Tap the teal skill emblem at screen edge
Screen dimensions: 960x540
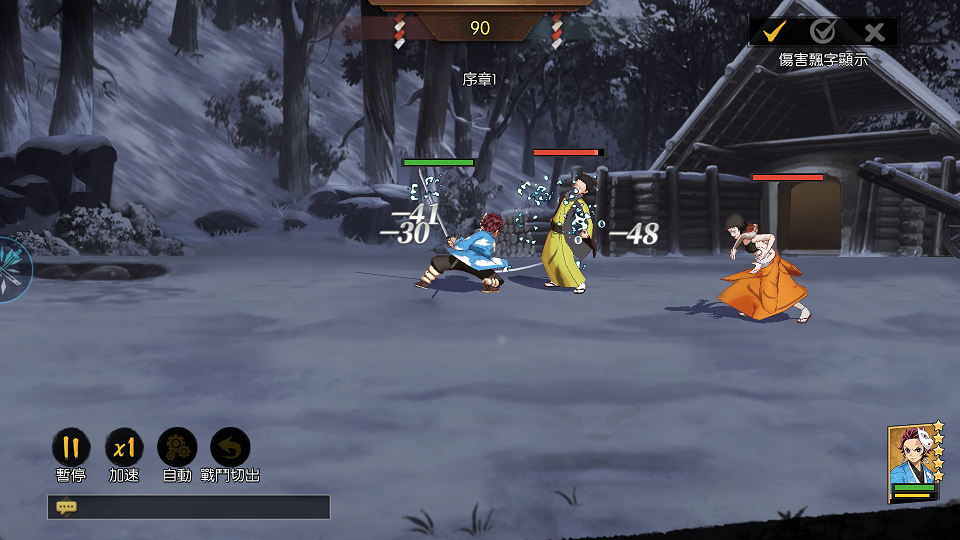(12, 269)
